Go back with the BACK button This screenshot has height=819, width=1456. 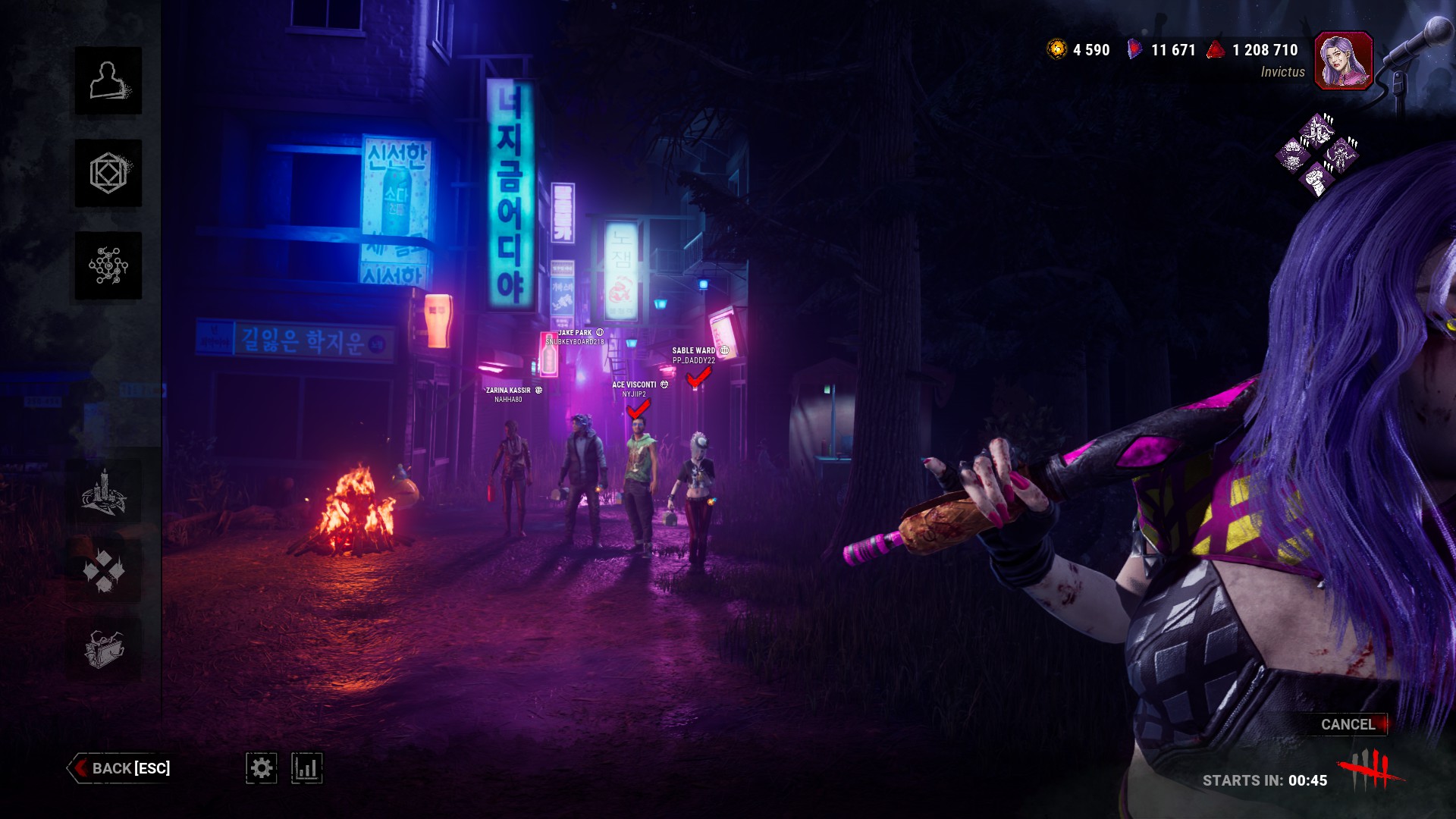coord(121,768)
